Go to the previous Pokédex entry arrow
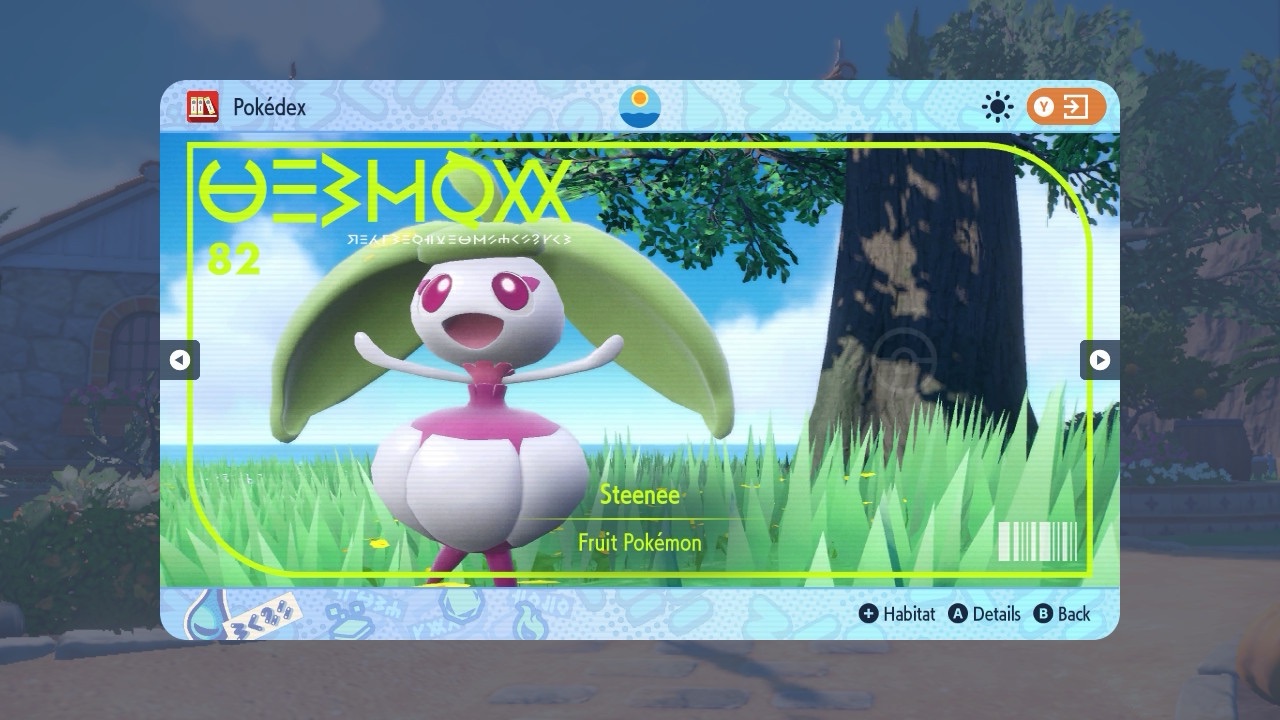Screen dimensions: 1280x720 pyautogui.click(x=180, y=360)
